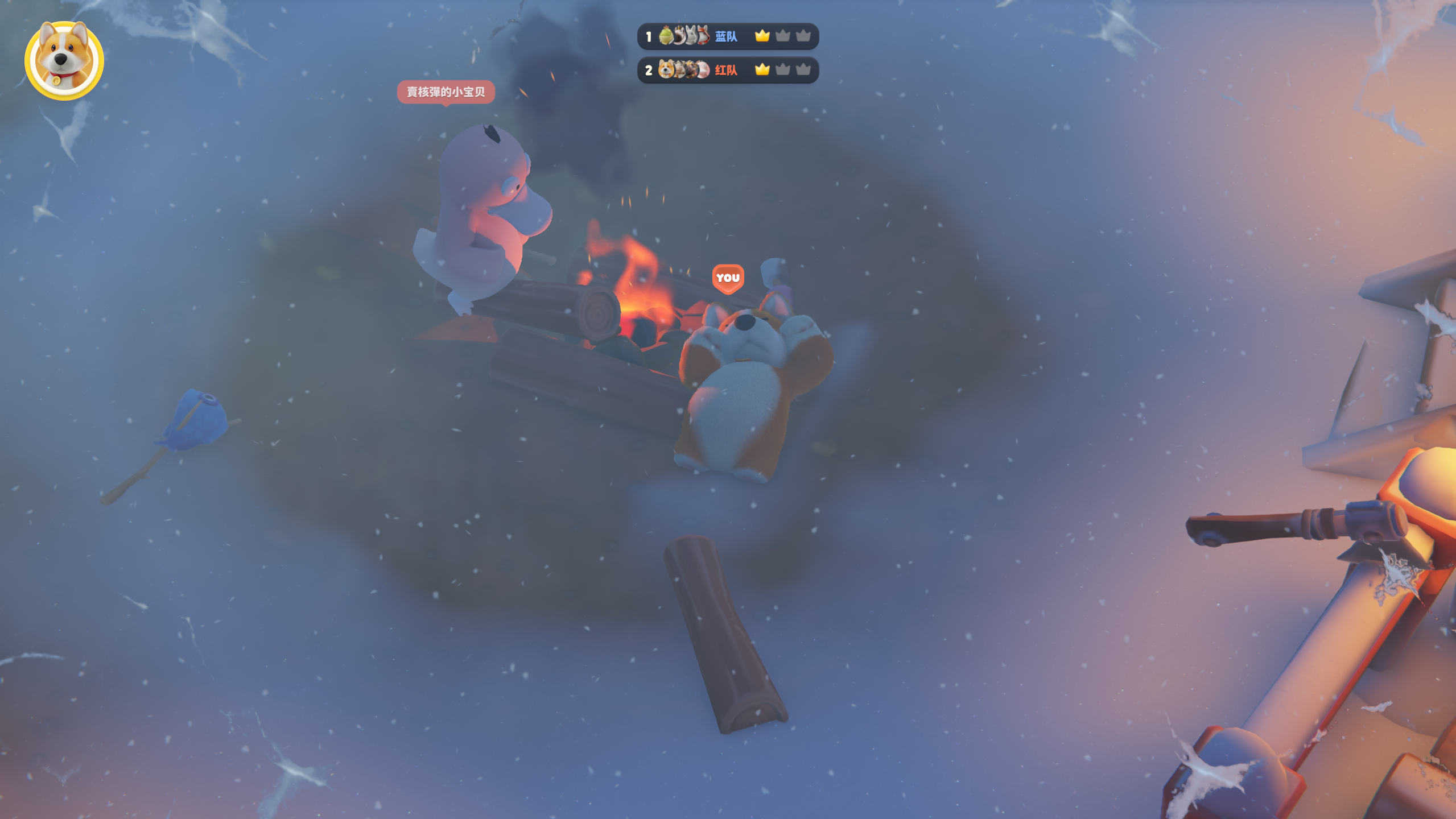
Task: Click the corgi player portrait
Action: pos(64,60)
